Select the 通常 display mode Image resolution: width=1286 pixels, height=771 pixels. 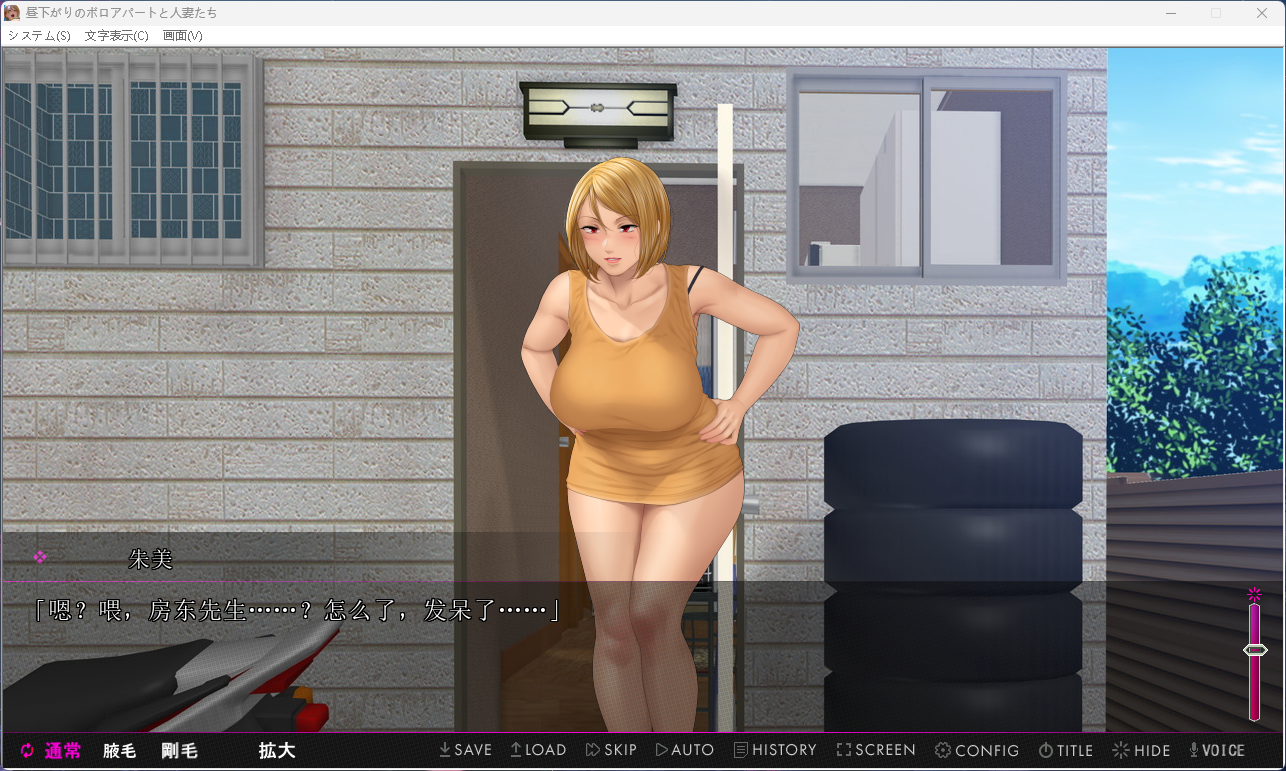click(62, 750)
